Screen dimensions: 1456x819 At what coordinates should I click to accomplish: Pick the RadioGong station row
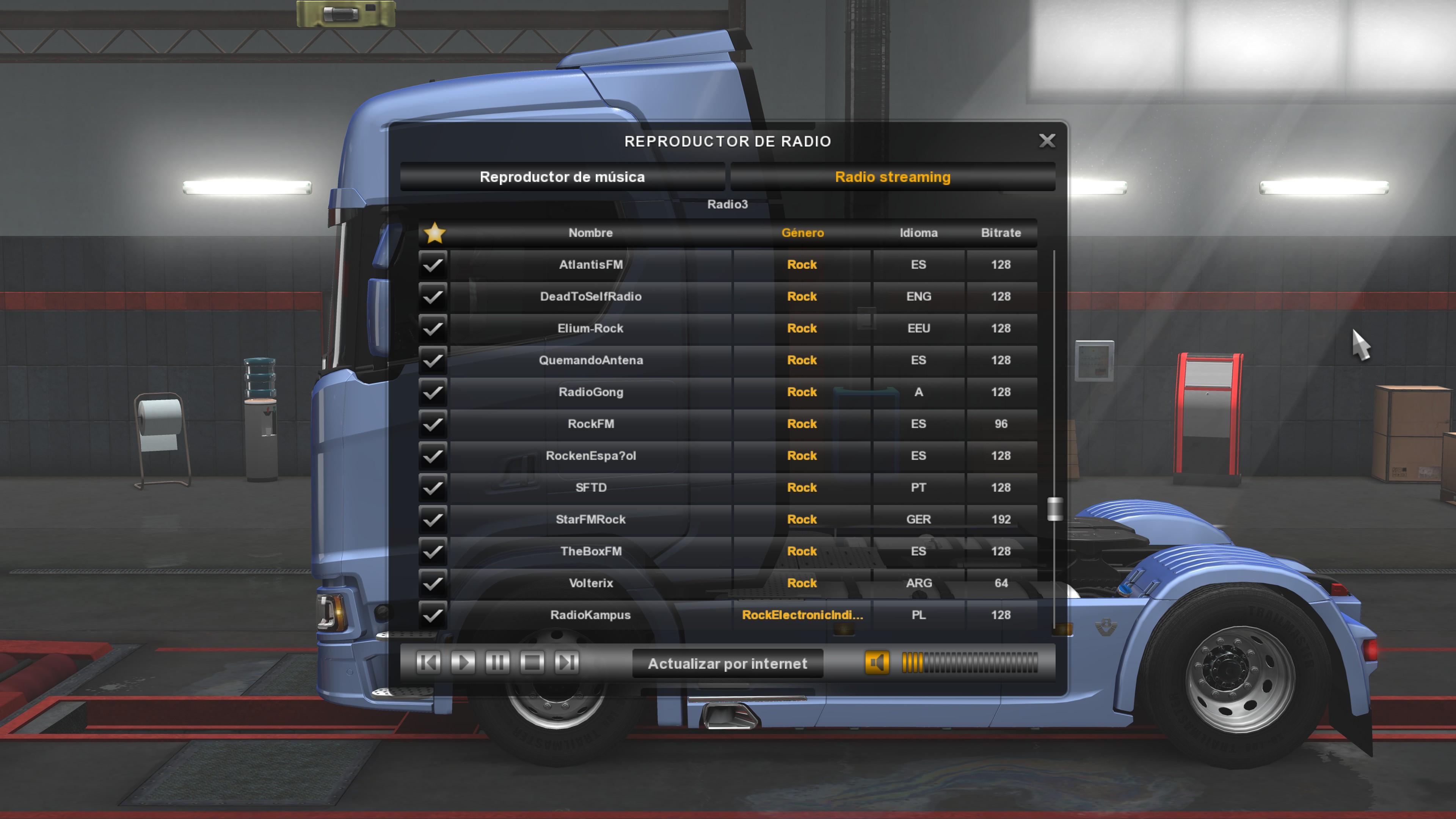coord(590,392)
